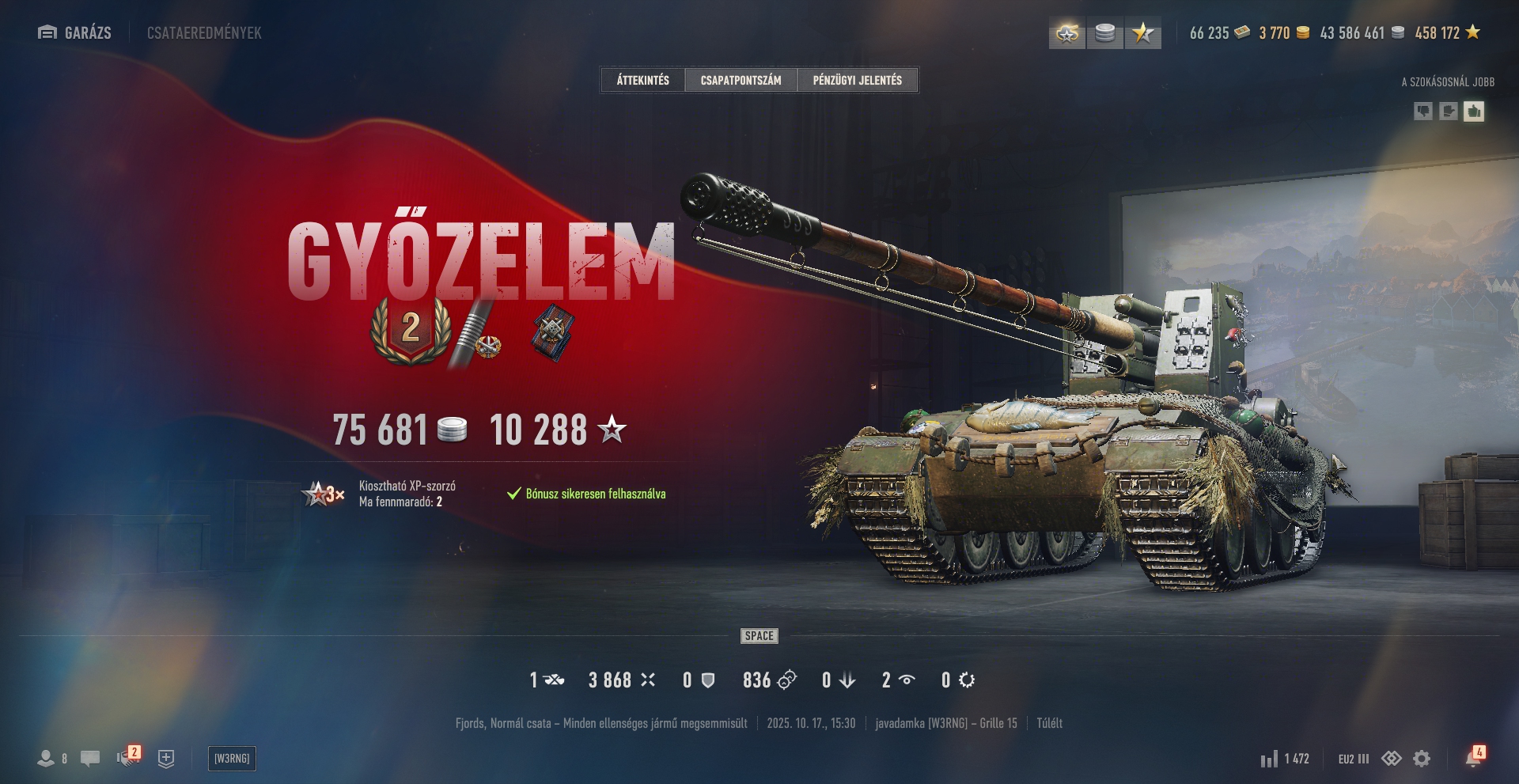1519x784 pixels.
Task: Select the silver credits reserve icon
Action: point(1105,33)
